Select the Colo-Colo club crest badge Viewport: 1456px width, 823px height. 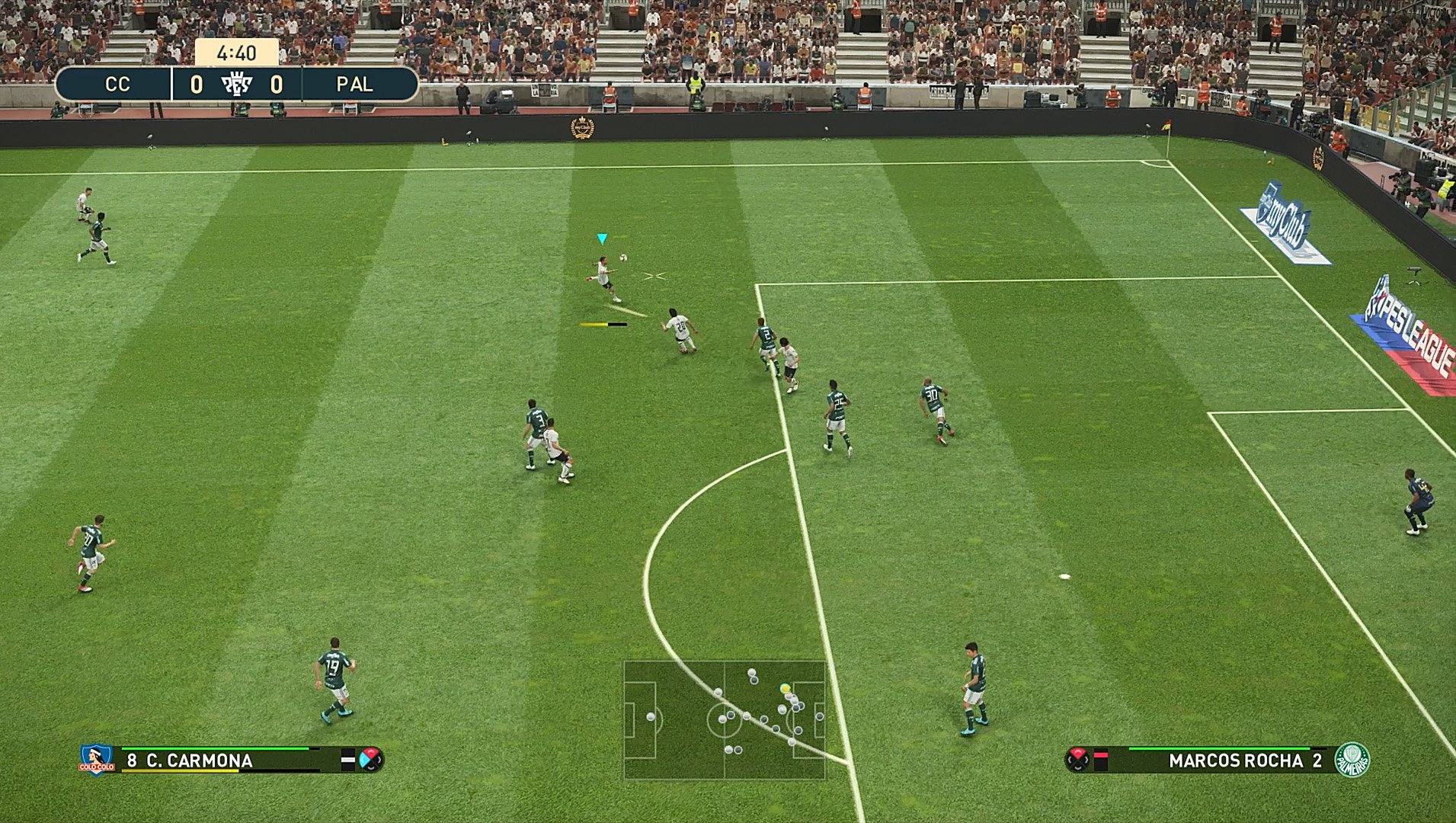(95, 760)
